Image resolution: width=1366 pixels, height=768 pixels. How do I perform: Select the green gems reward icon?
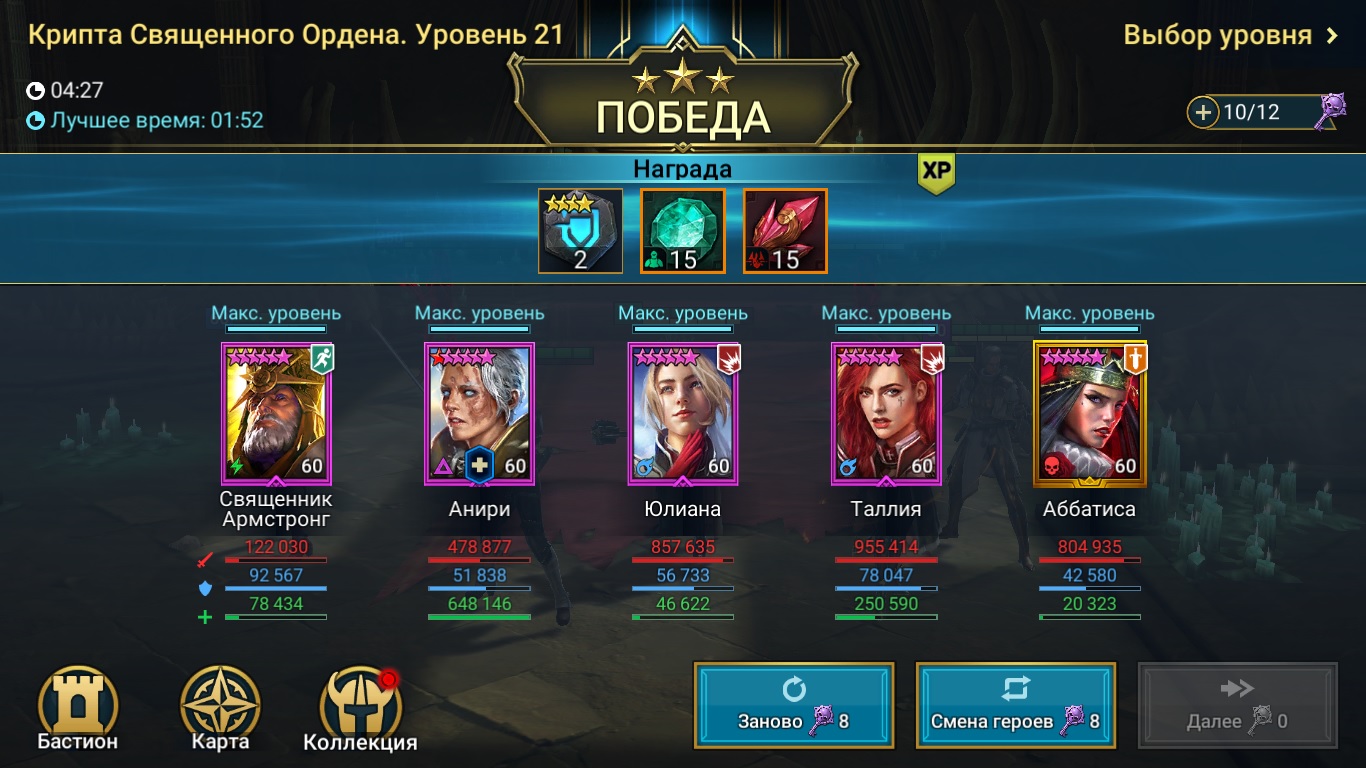(x=682, y=232)
